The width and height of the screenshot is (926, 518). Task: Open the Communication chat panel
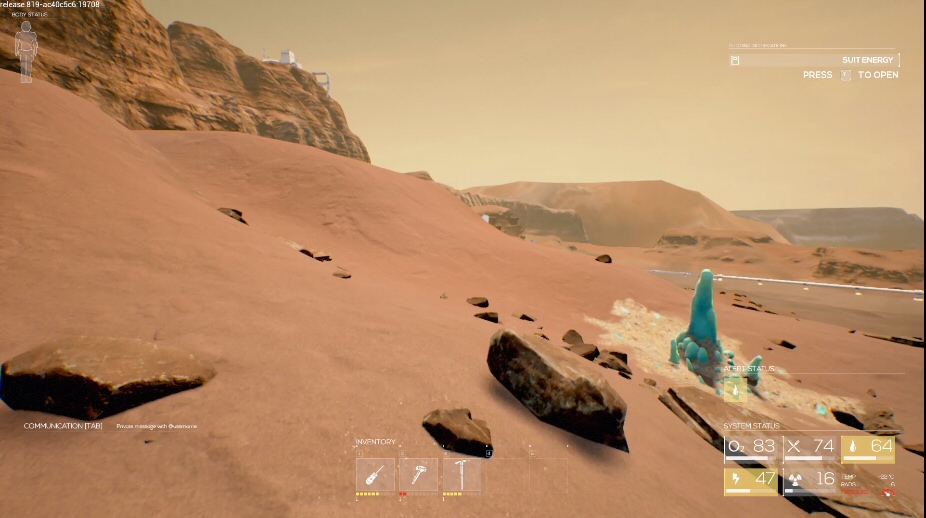(x=63, y=426)
